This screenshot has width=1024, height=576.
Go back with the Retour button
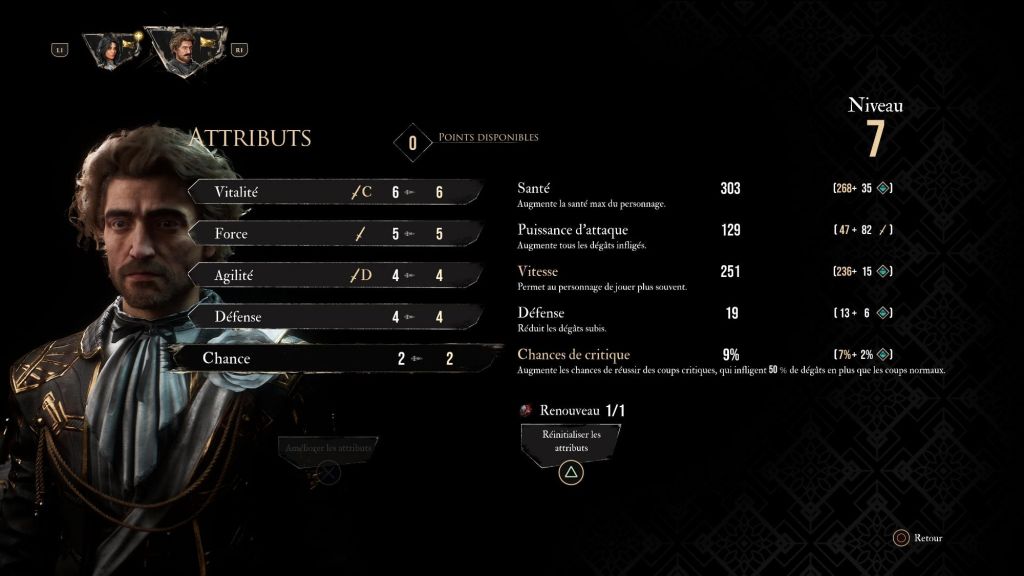(x=918, y=538)
